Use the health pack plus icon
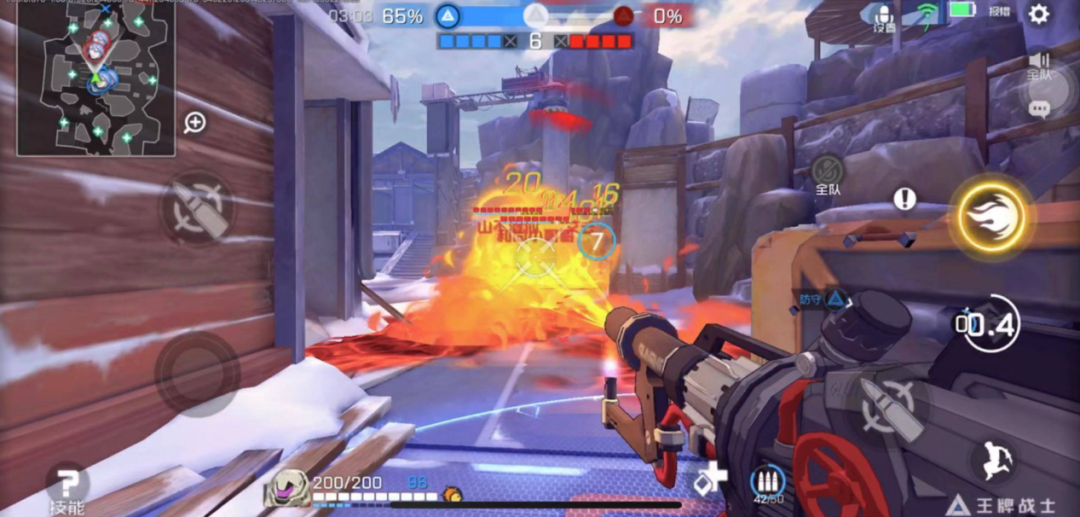Viewport: 1080px width, 517px height. coord(711,479)
